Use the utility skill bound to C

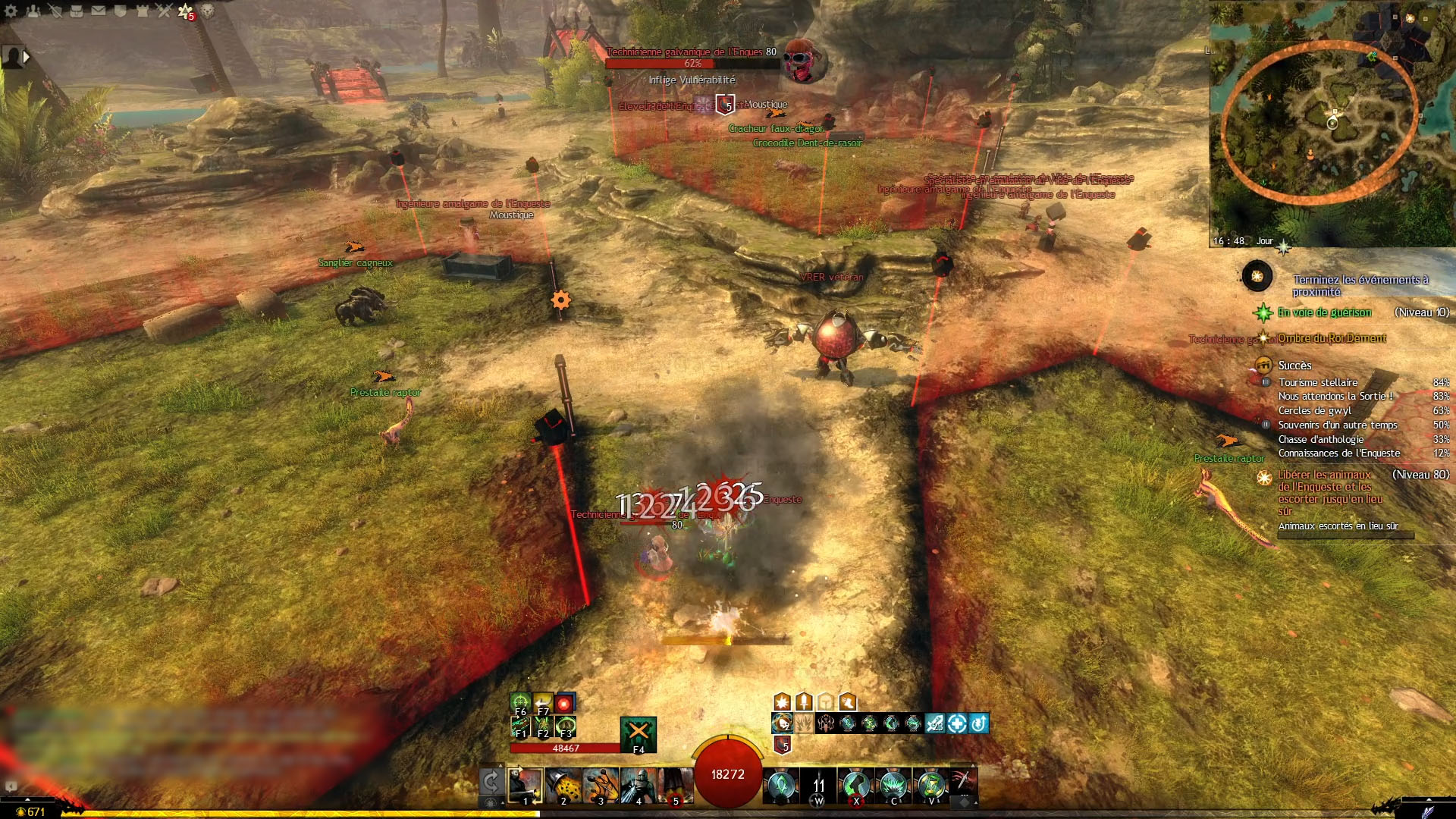(x=893, y=785)
